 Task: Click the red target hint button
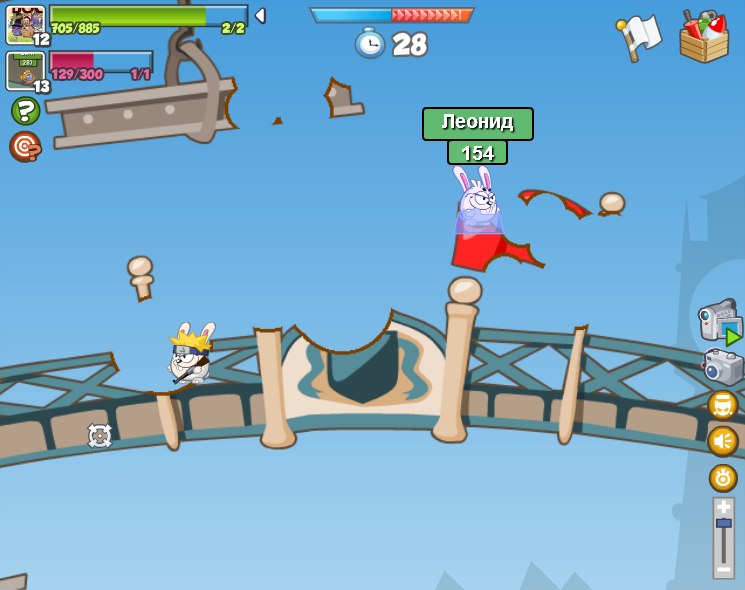coord(24,146)
